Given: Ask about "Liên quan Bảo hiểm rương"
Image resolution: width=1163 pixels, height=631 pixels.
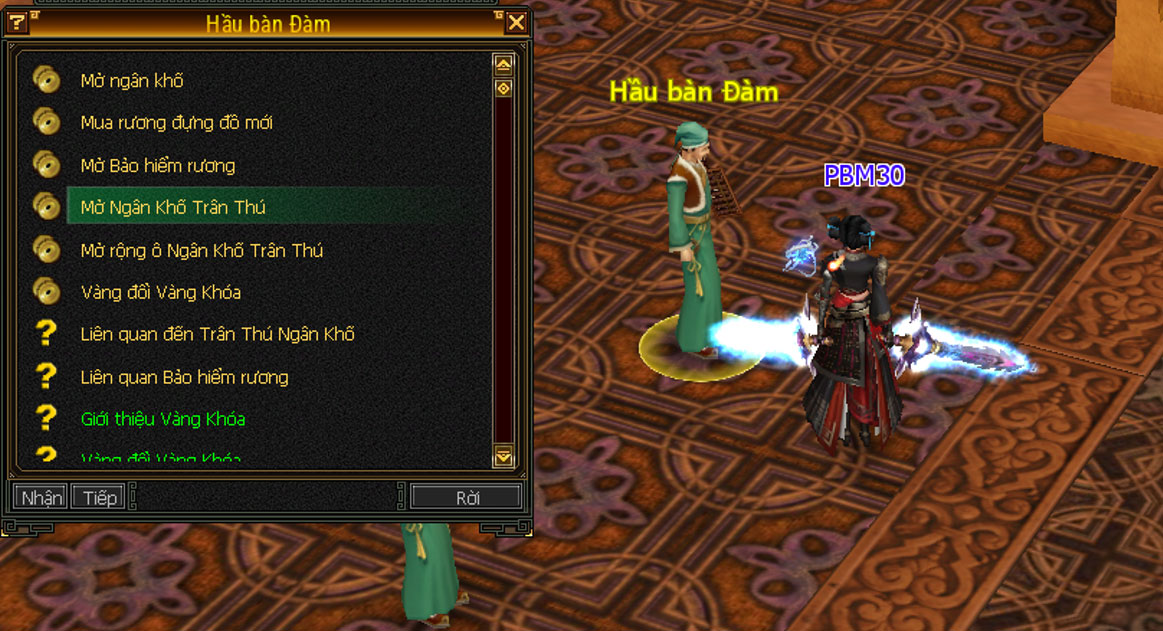Looking at the screenshot, I should [184, 377].
